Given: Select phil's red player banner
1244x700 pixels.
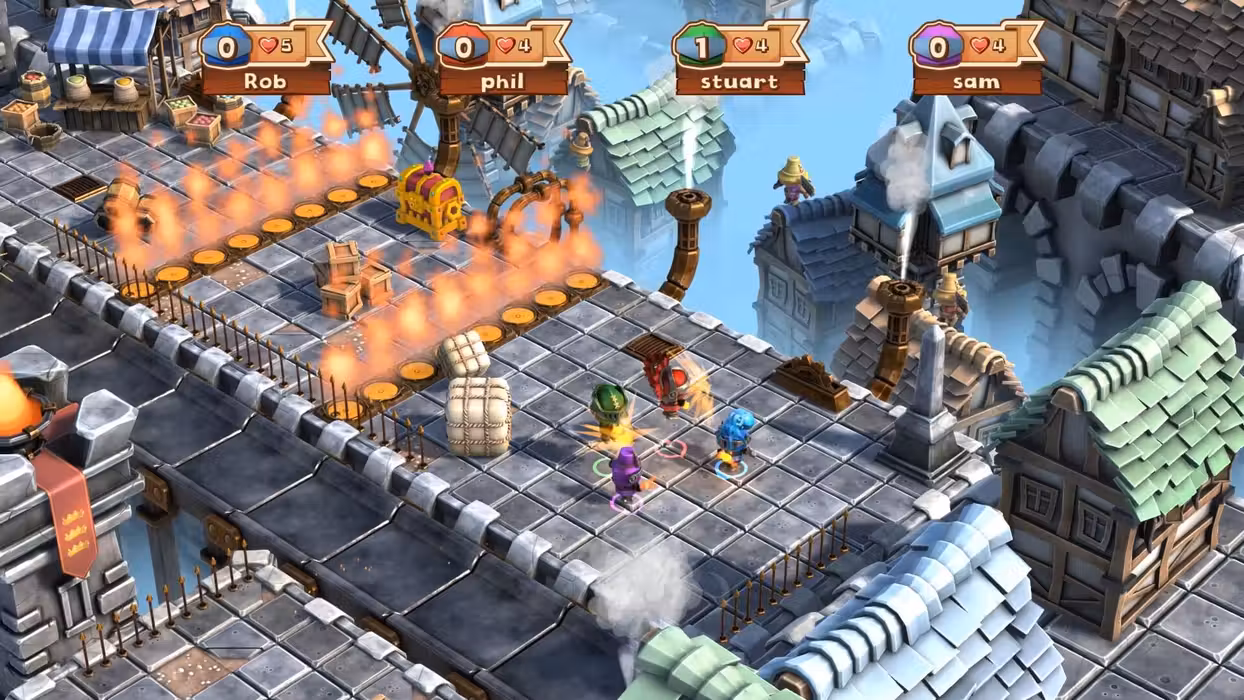Looking at the screenshot, I should click(503, 59).
